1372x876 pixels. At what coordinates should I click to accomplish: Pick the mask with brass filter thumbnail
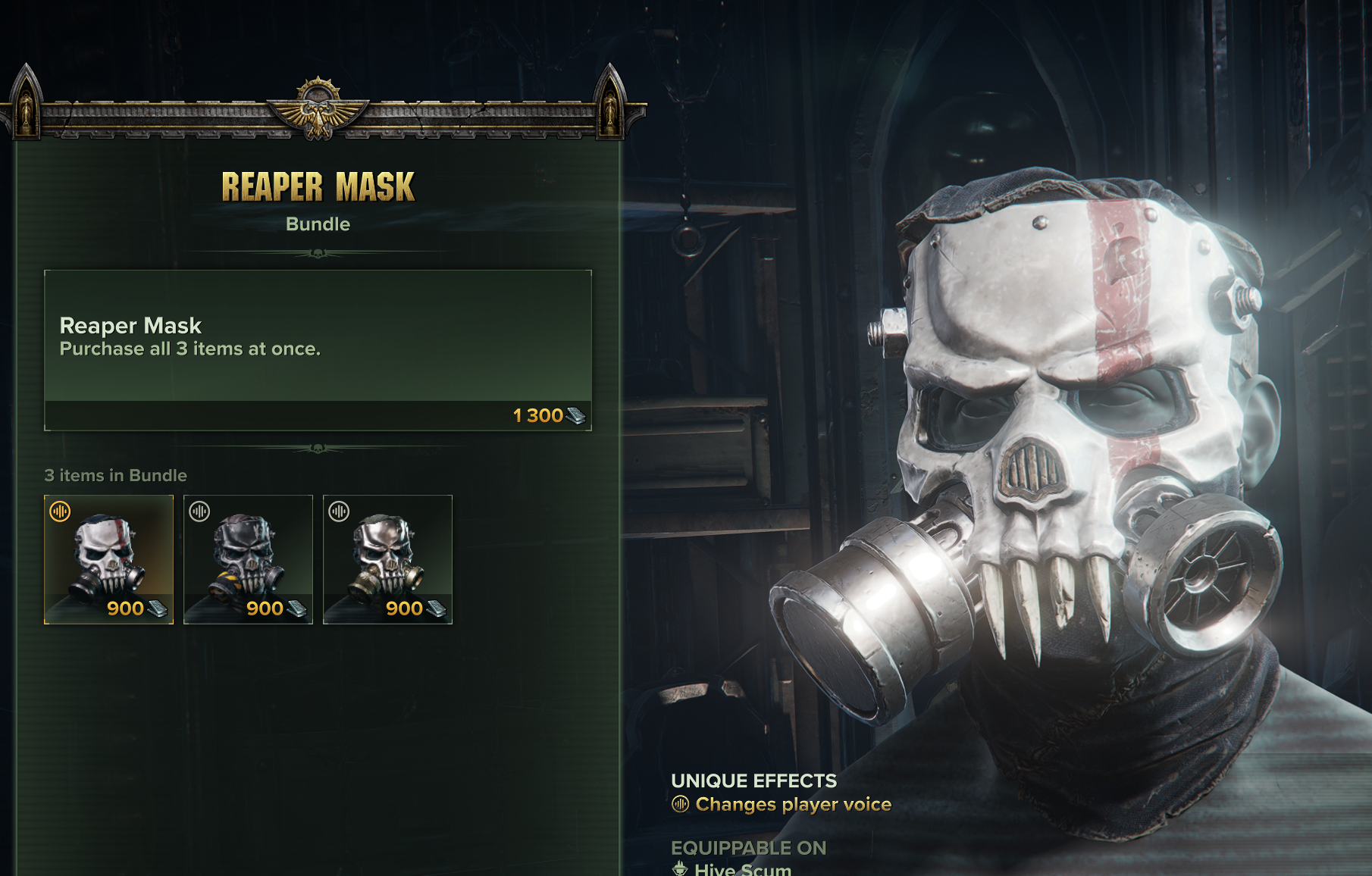[387, 559]
